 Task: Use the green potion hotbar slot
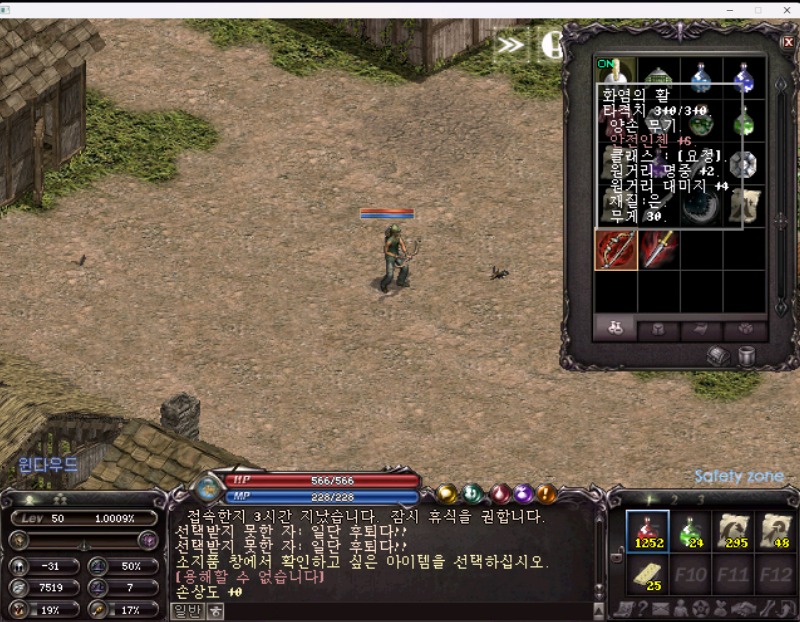point(688,531)
